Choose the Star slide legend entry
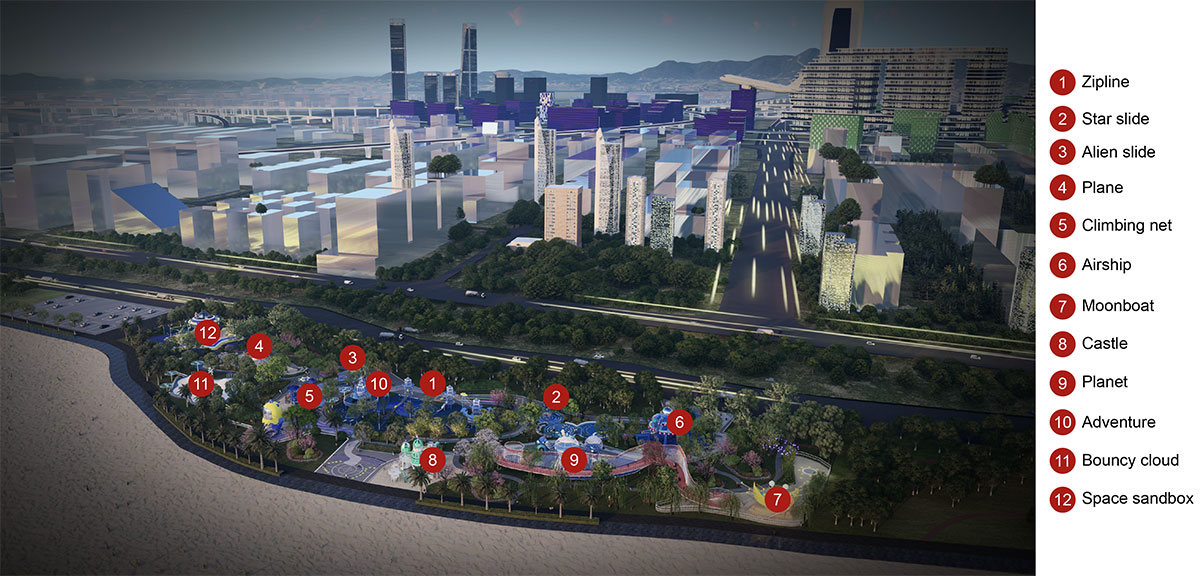 (x=1115, y=119)
